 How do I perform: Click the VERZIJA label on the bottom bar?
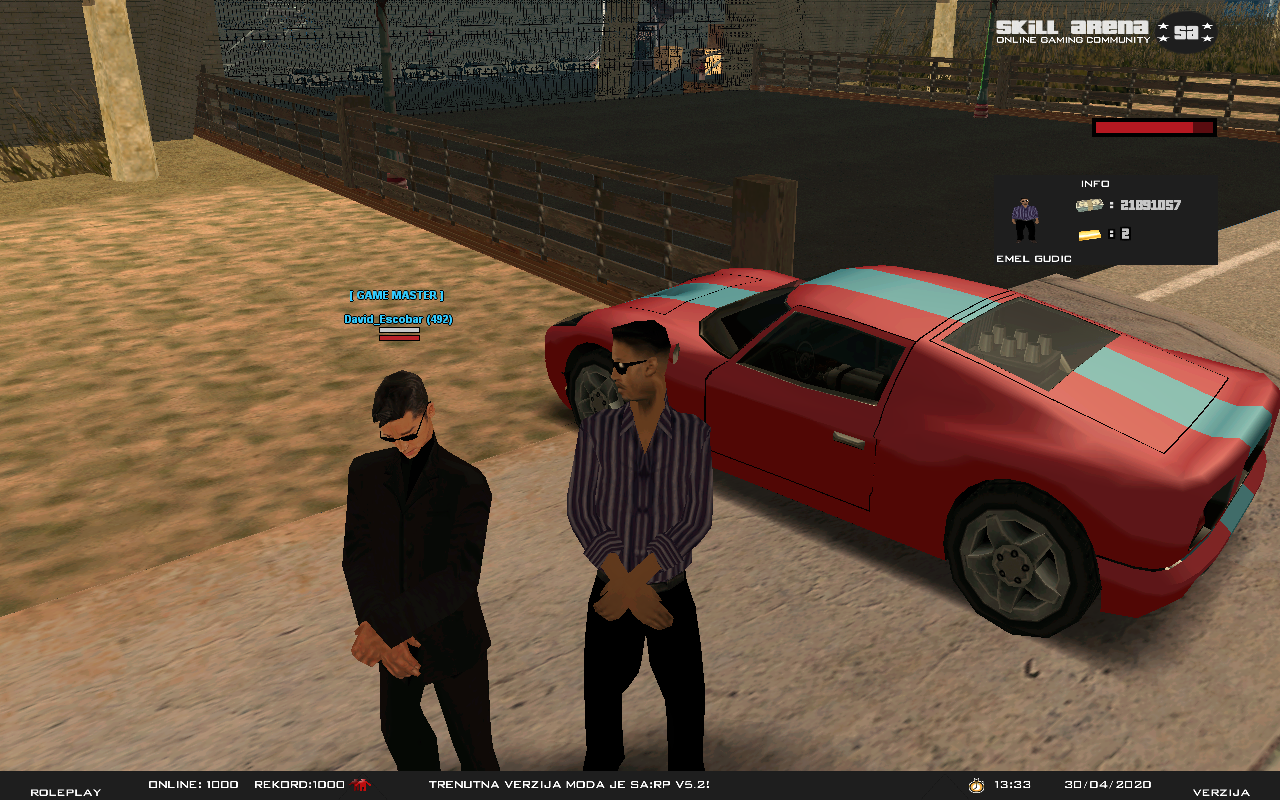[x=1221, y=792]
